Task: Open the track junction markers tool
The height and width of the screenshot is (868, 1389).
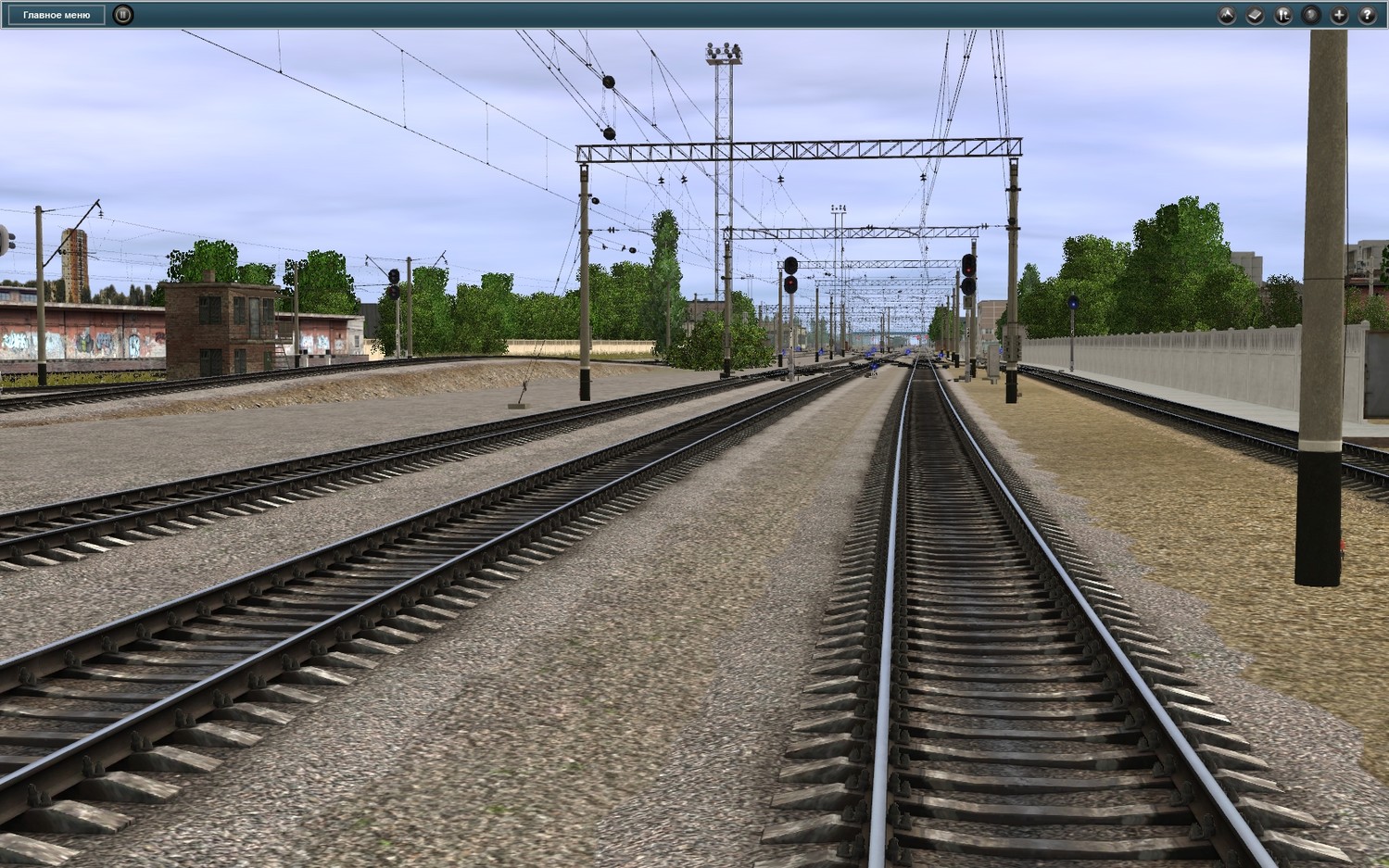Action: (1282, 15)
